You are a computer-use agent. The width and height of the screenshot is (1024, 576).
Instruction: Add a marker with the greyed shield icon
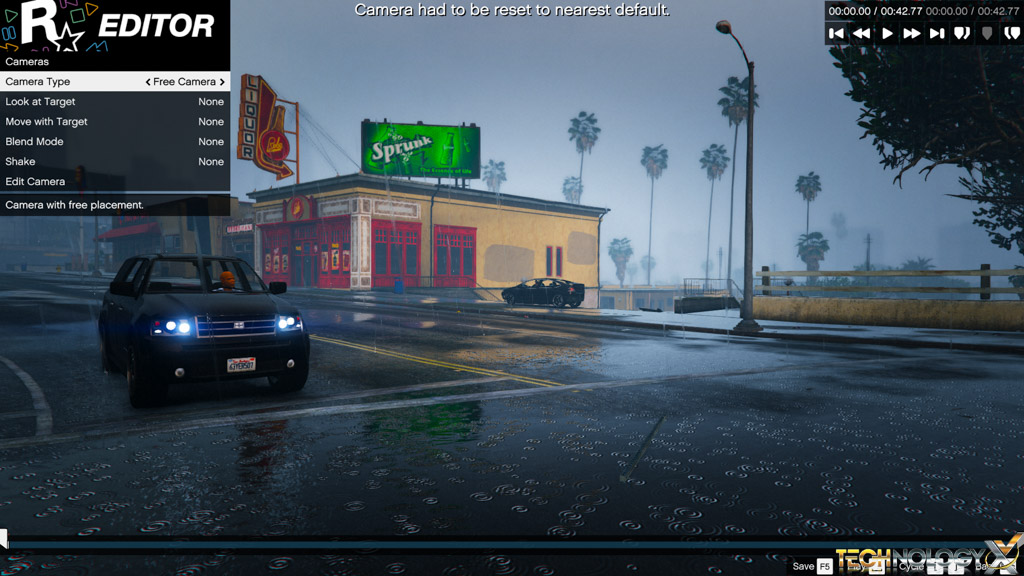[987, 33]
